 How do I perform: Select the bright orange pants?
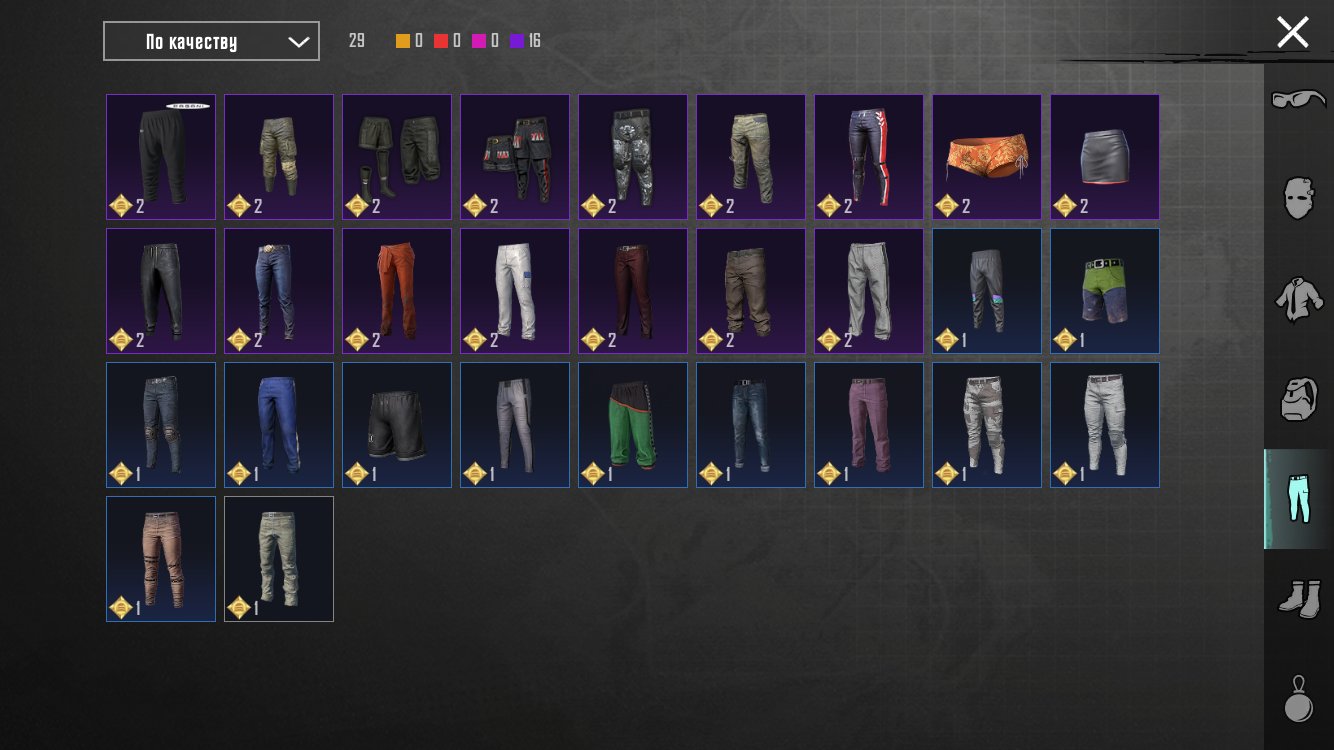click(x=397, y=291)
